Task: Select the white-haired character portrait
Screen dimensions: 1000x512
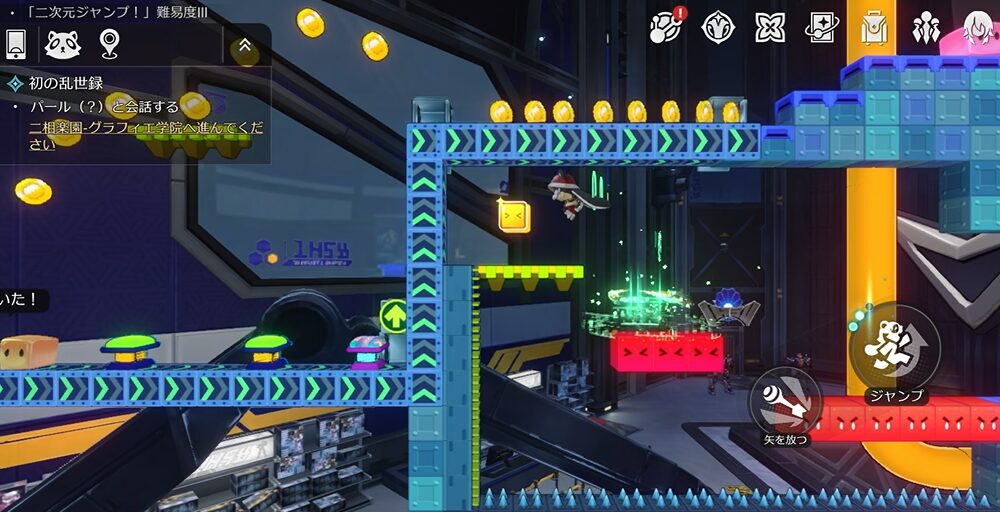Action: point(978,27)
